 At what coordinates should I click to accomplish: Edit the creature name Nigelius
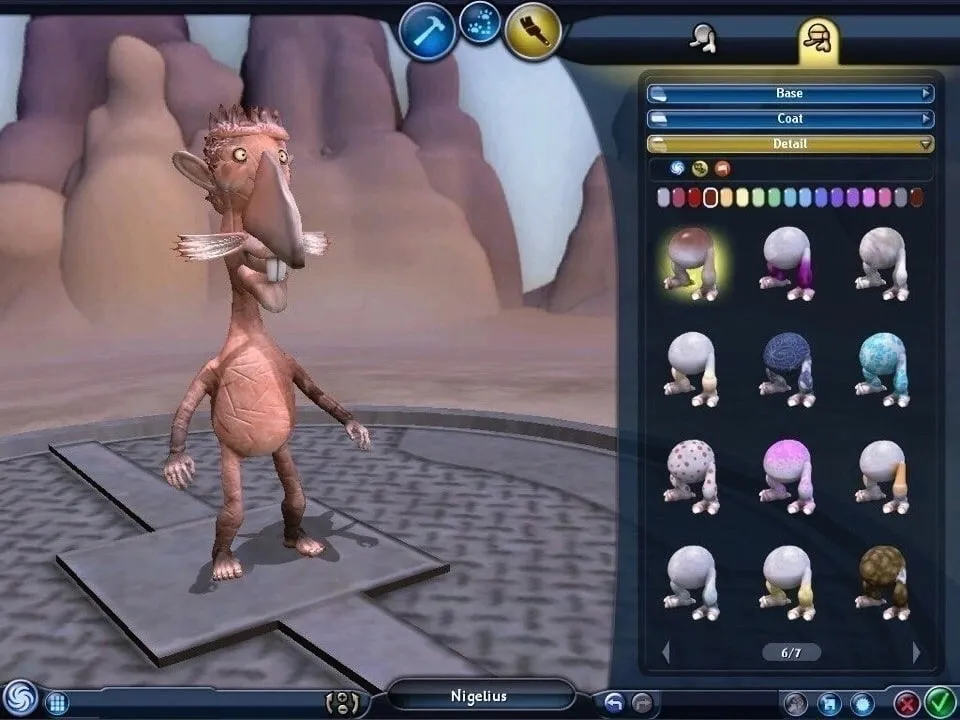coord(480,696)
